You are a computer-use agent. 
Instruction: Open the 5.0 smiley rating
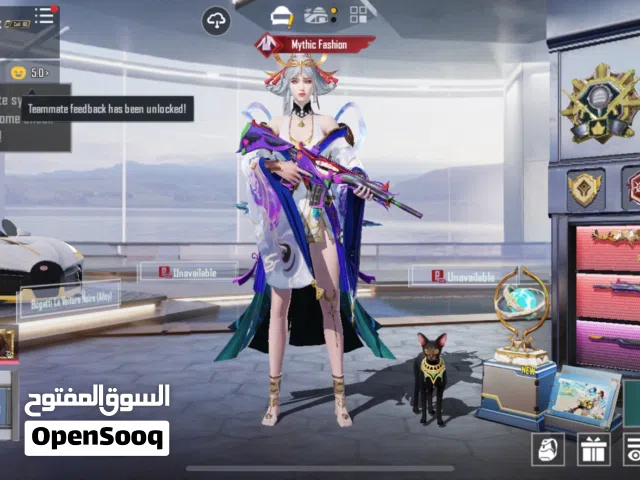click(x=29, y=72)
